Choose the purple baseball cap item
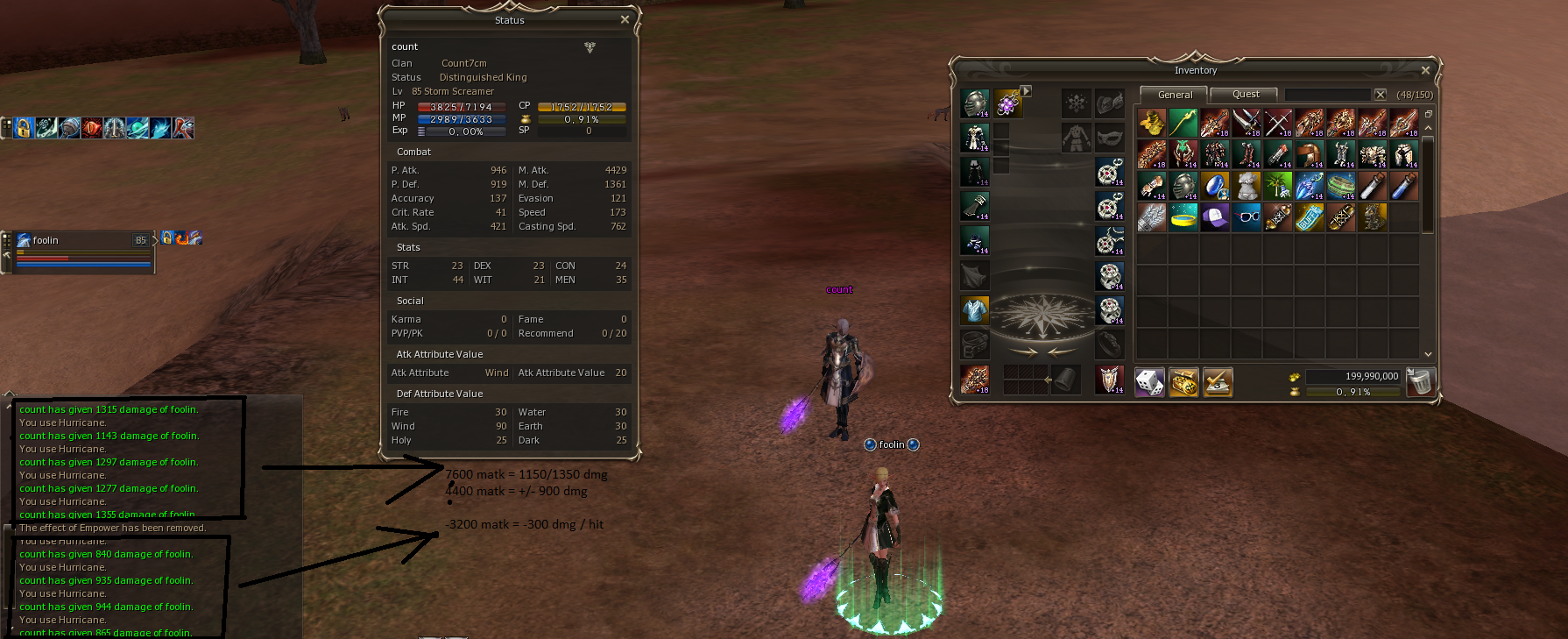Viewport: 1568px width, 639px height. click(1215, 217)
